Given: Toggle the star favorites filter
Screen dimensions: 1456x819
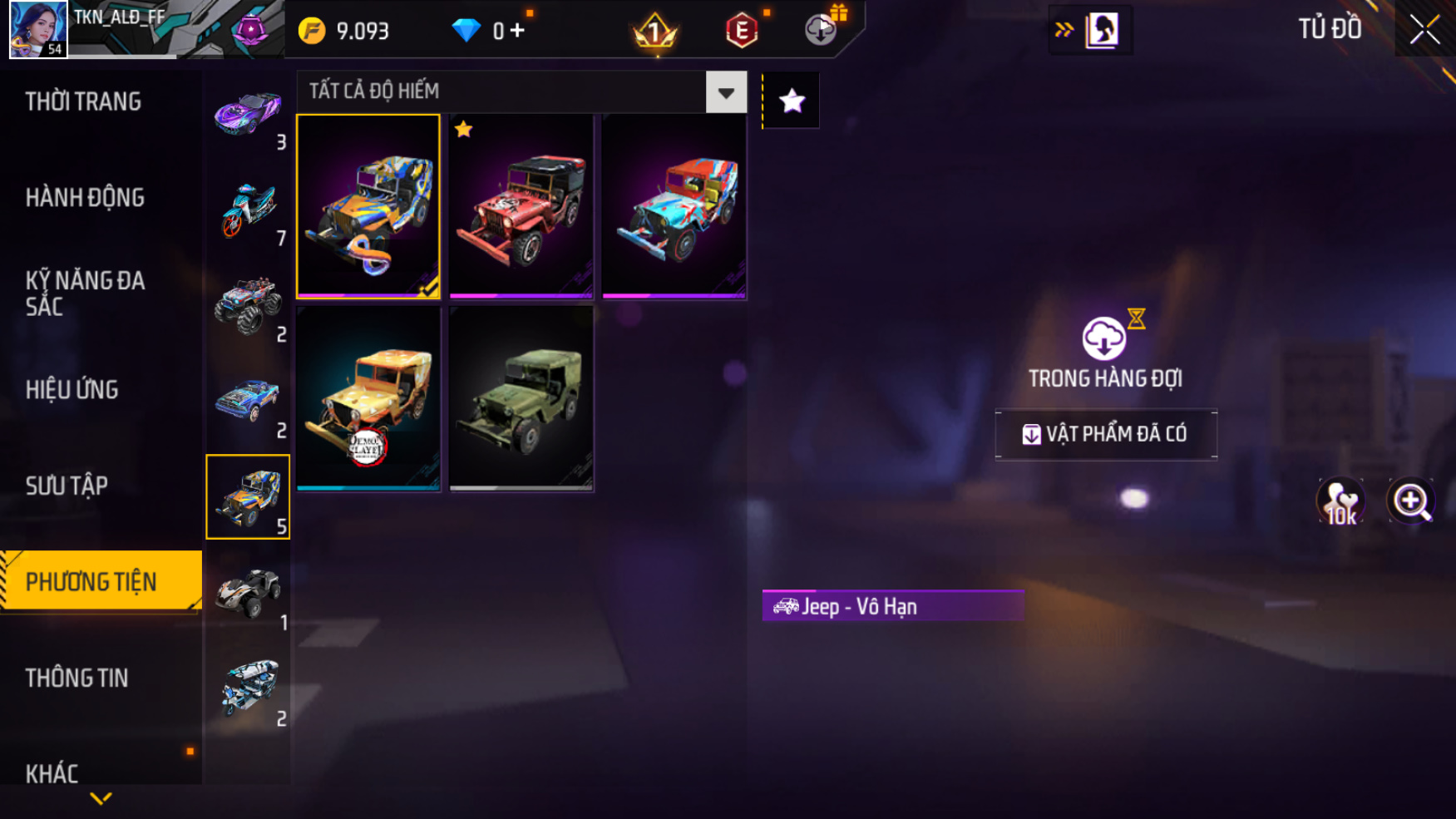Looking at the screenshot, I should pos(792,101).
